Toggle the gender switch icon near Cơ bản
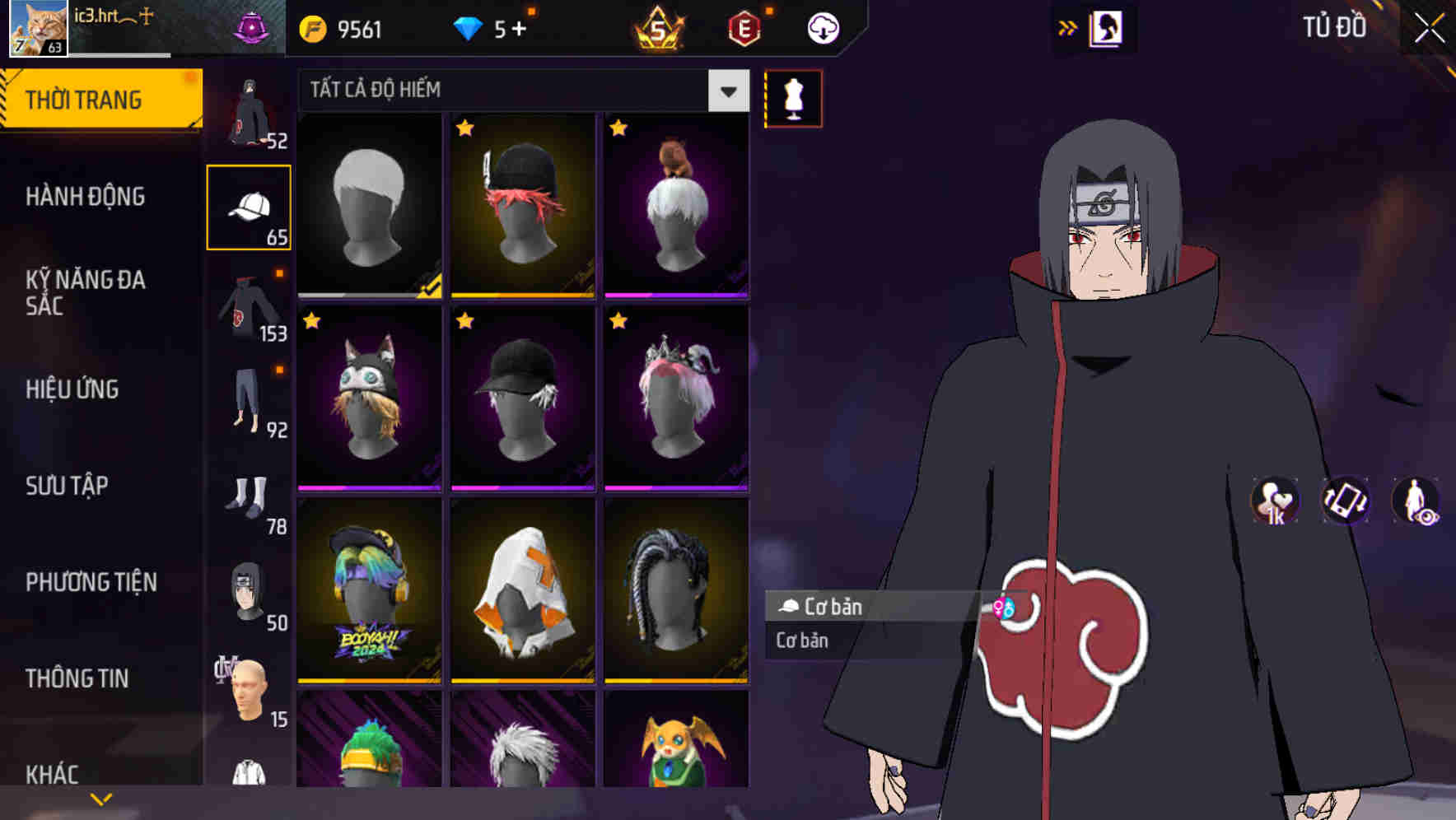 [x=1006, y=607]
